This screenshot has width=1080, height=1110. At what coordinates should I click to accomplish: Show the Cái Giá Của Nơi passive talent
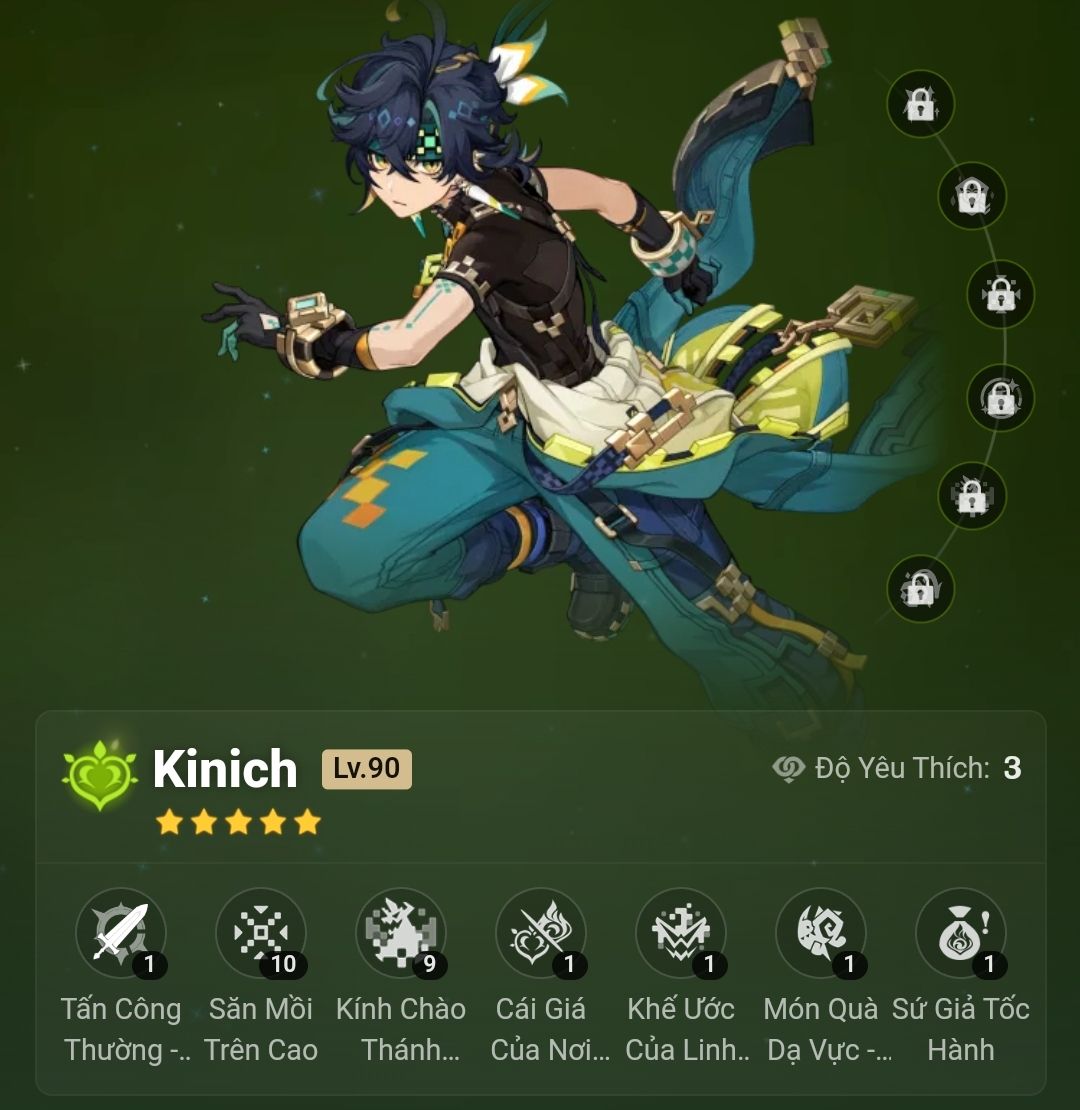click(541, 933)
